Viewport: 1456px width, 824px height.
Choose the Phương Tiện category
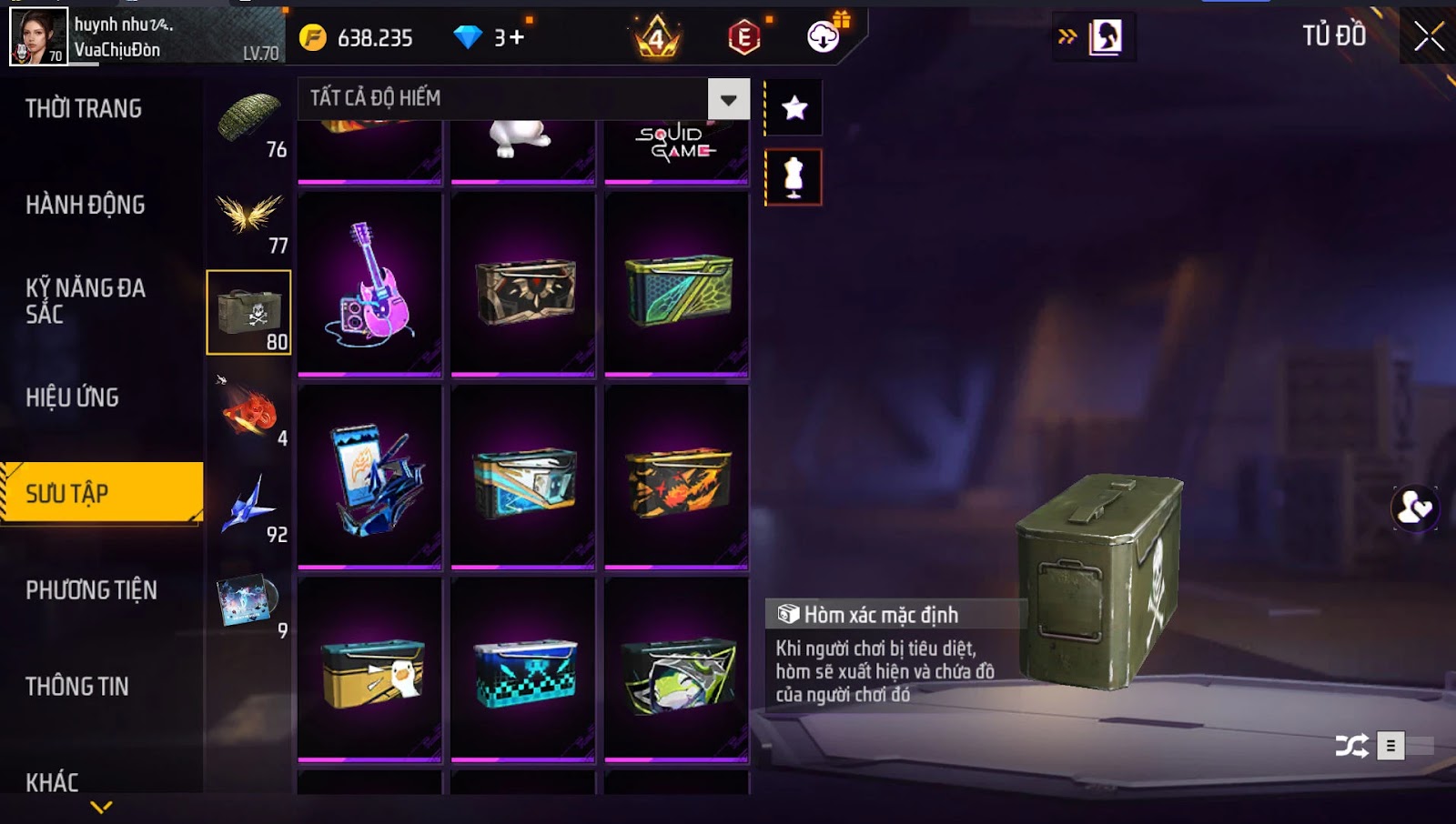91,590
